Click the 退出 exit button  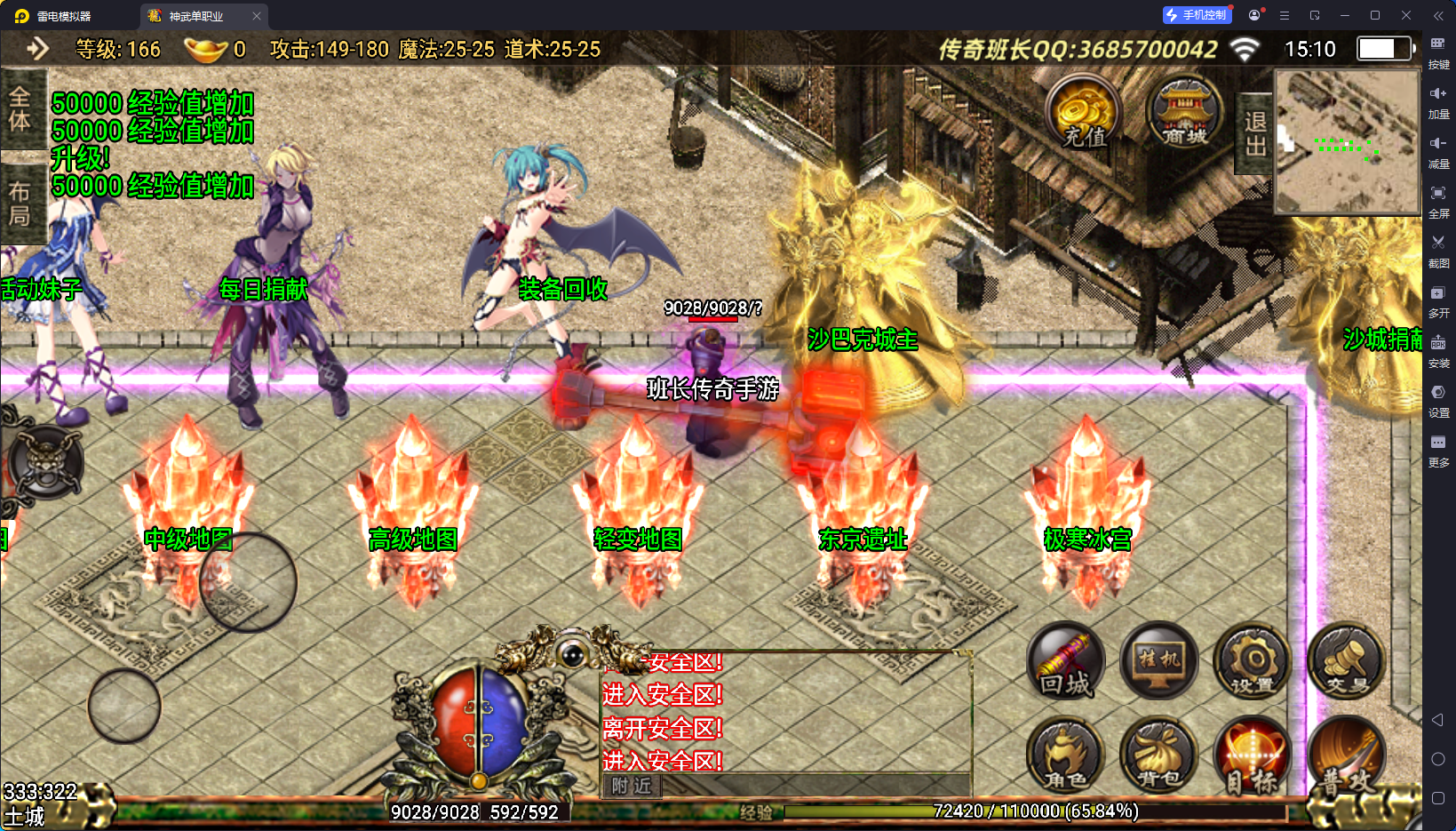click(1255, 133)
